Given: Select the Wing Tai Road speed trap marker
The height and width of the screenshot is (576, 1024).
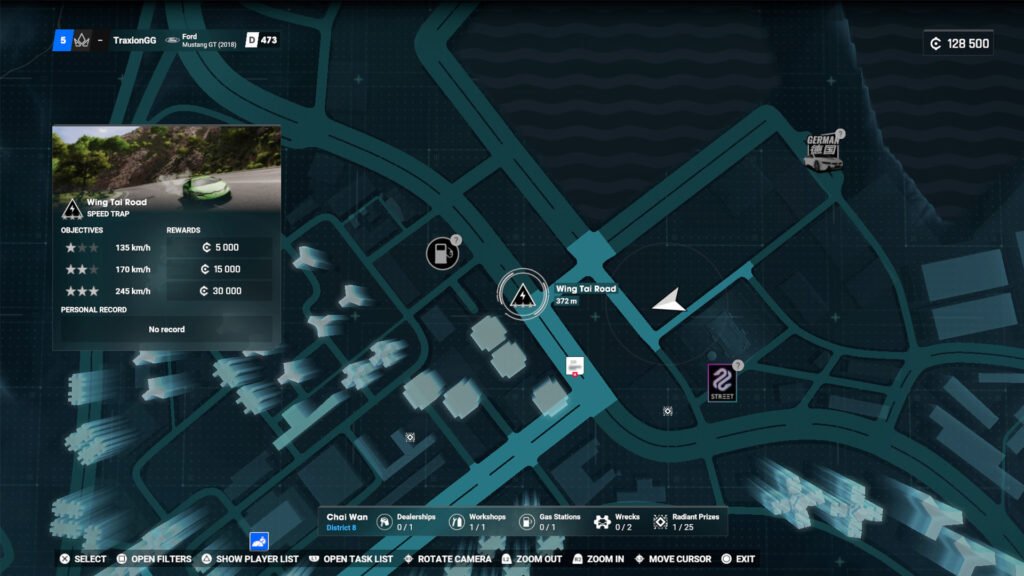Looking at the screenshot, I should click(x=521, y=295).
